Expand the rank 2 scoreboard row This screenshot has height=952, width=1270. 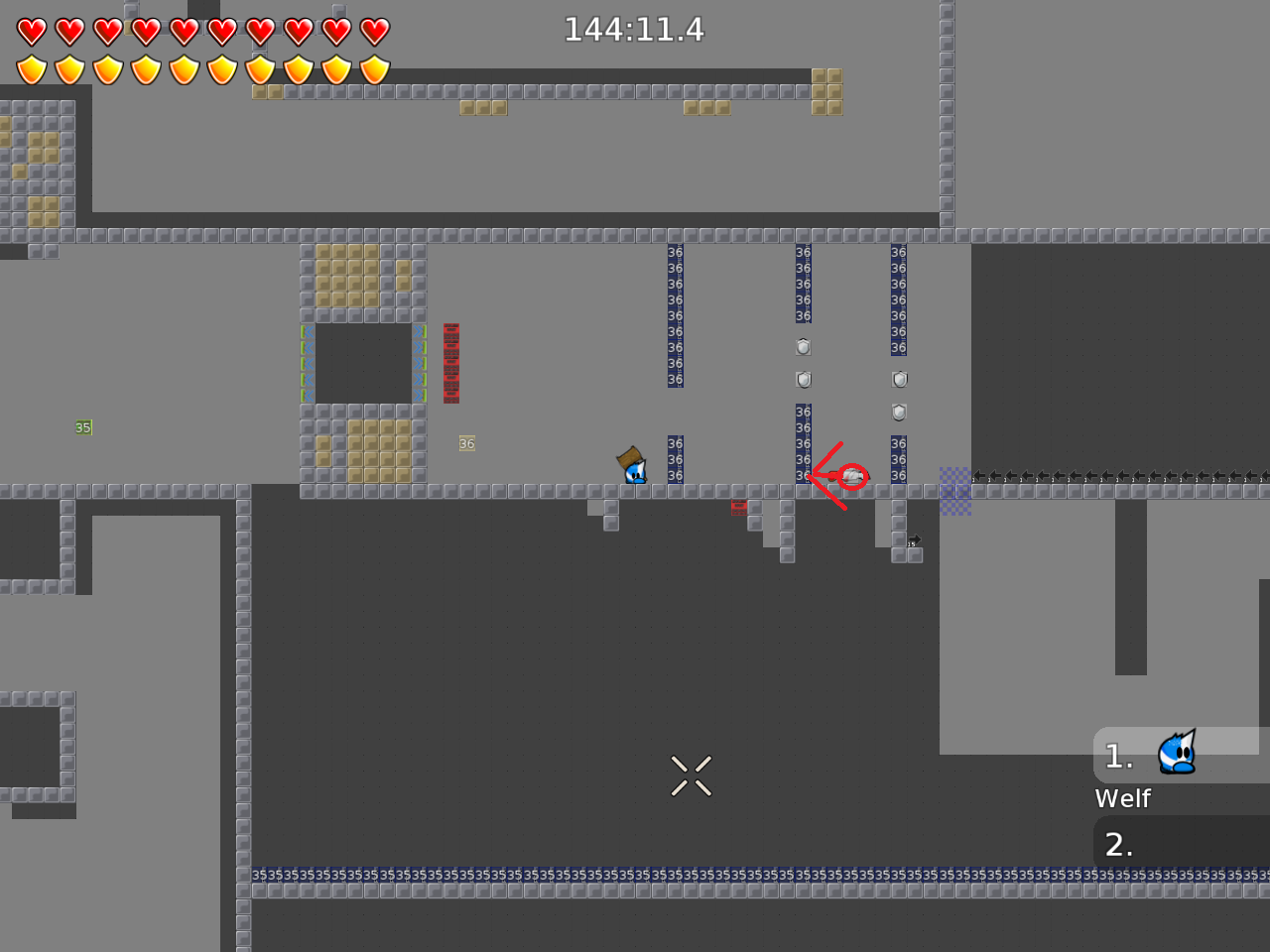1119,845
